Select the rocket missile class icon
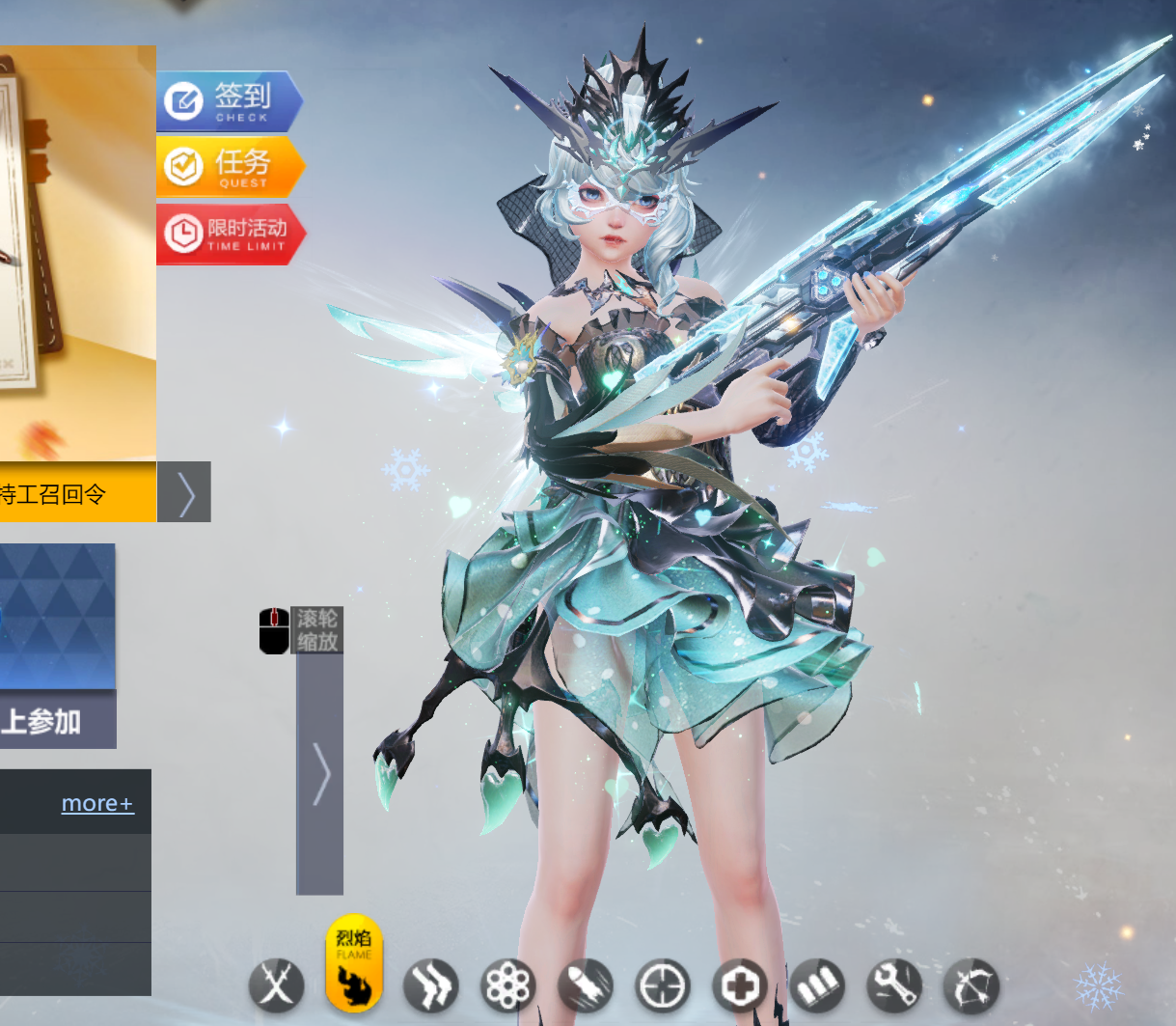The image size is (1176, 1026). pyautogui.click(x=586, y=985)
